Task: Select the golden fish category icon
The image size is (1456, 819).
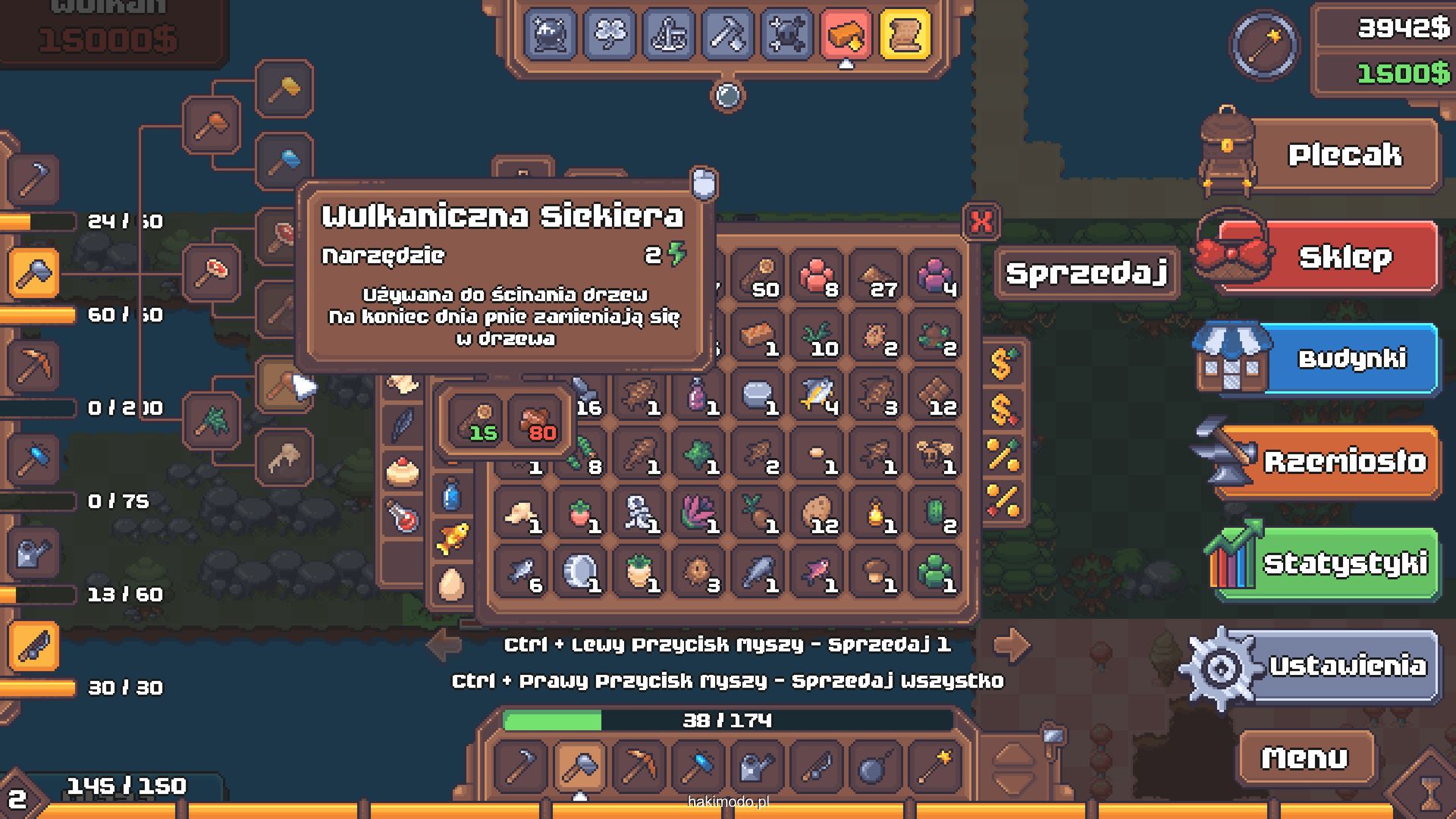Action: pos(452,538)
